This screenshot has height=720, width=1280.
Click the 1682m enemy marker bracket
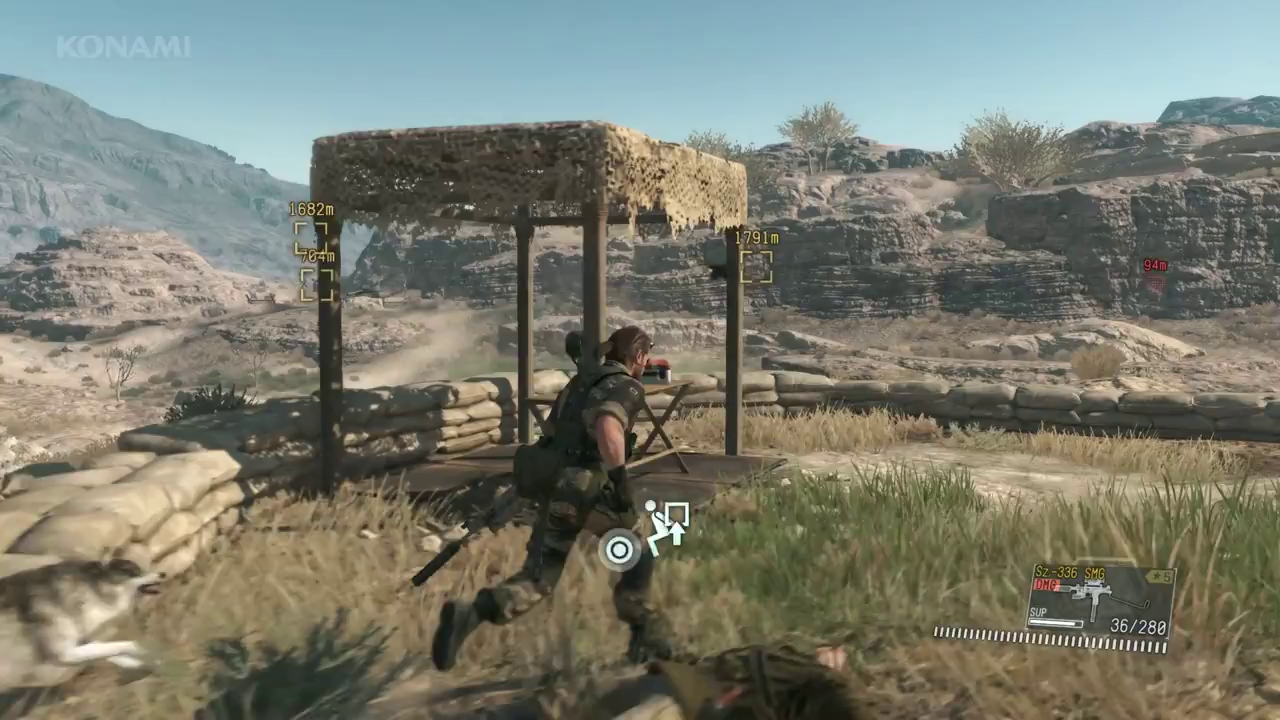pos(310,236)
